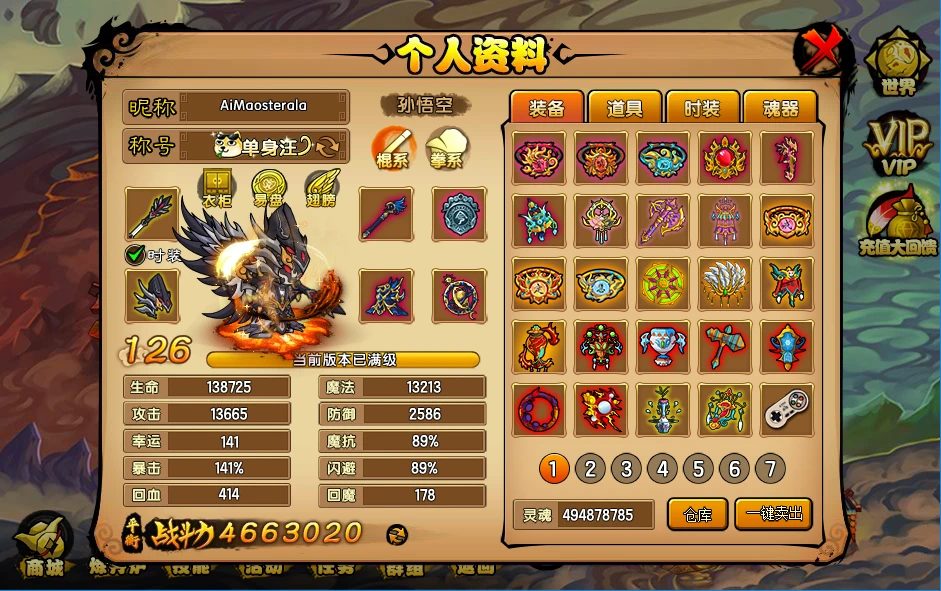The height and width of the screenshot is (591, 941).
Task: Open the VIP menu
Action: [x=897, y=145]
